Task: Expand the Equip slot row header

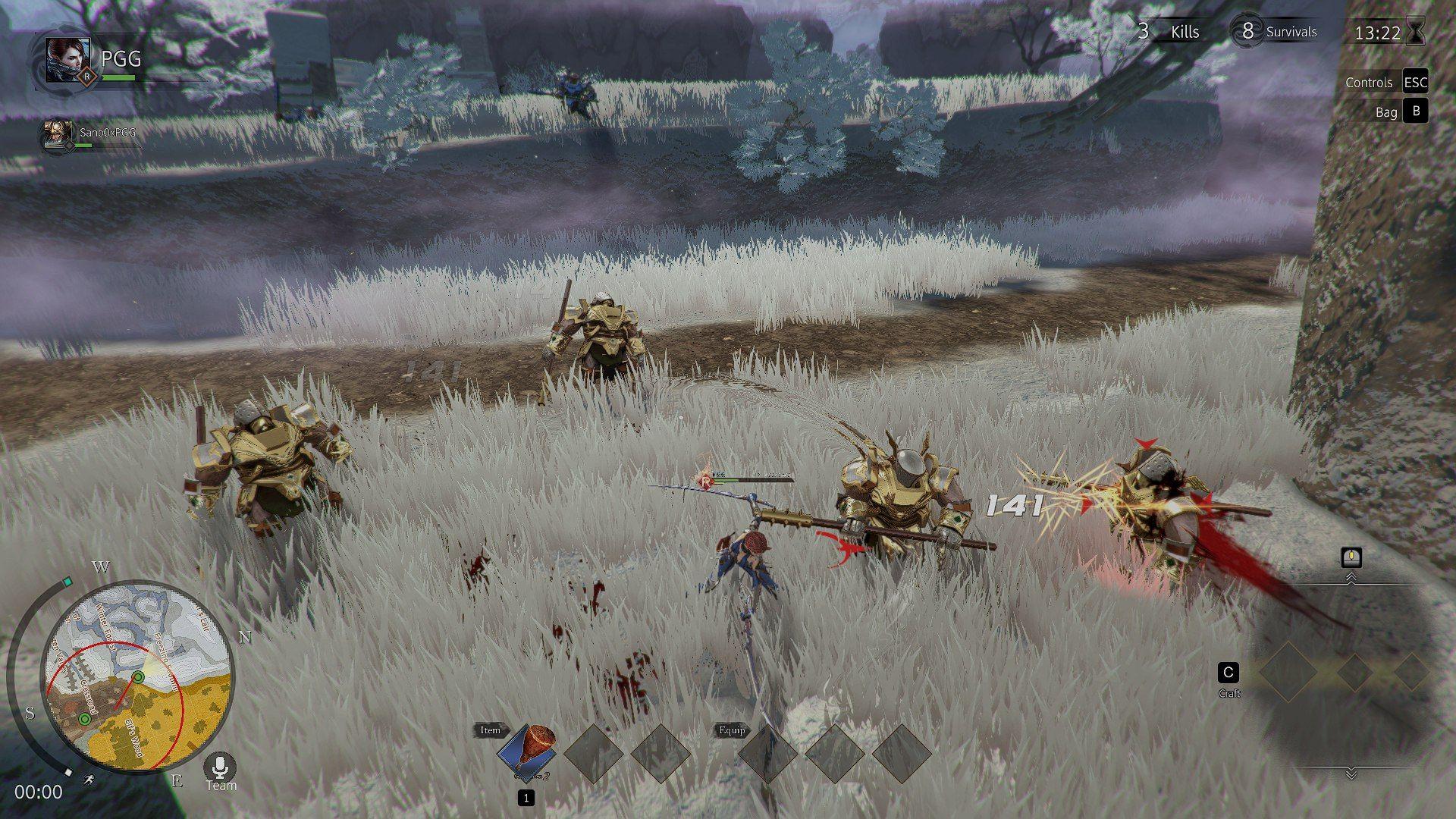Action: click(x=733, y=730)
